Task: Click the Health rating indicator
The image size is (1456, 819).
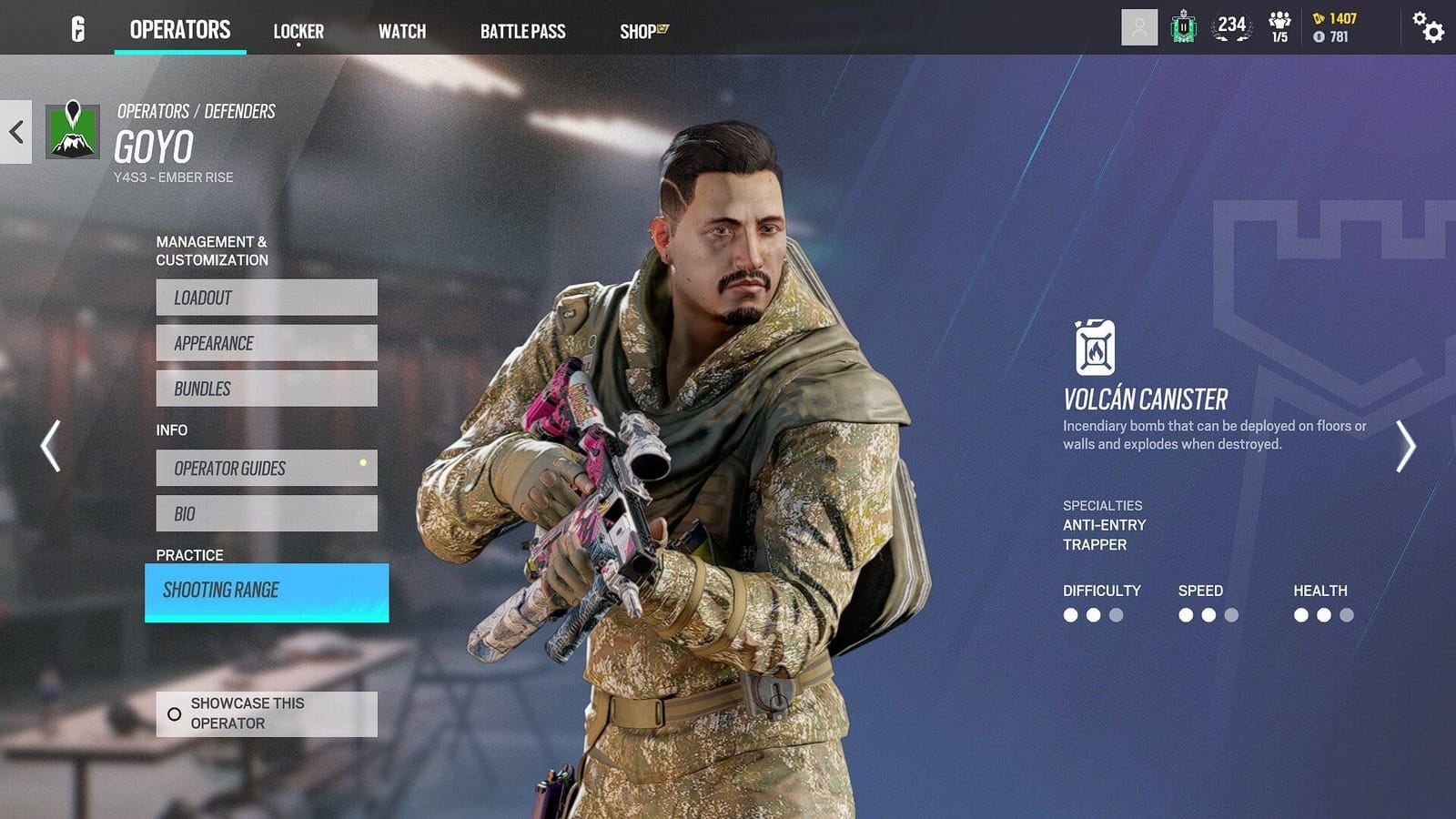Action: point(1318,614)
